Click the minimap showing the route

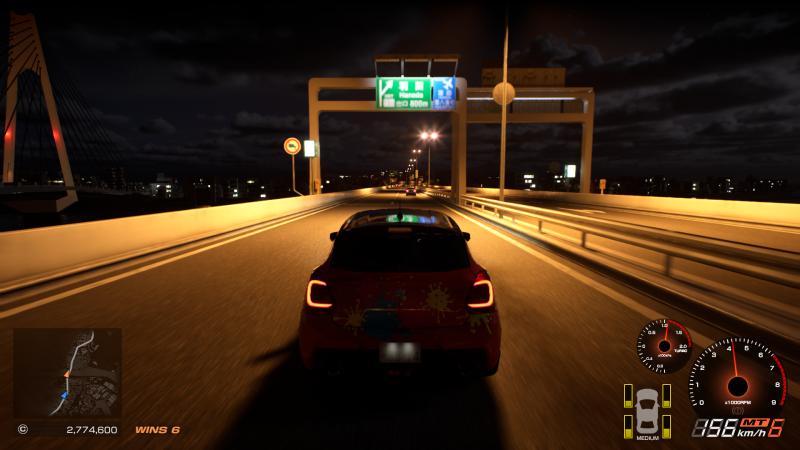click(x=67, y=372)
